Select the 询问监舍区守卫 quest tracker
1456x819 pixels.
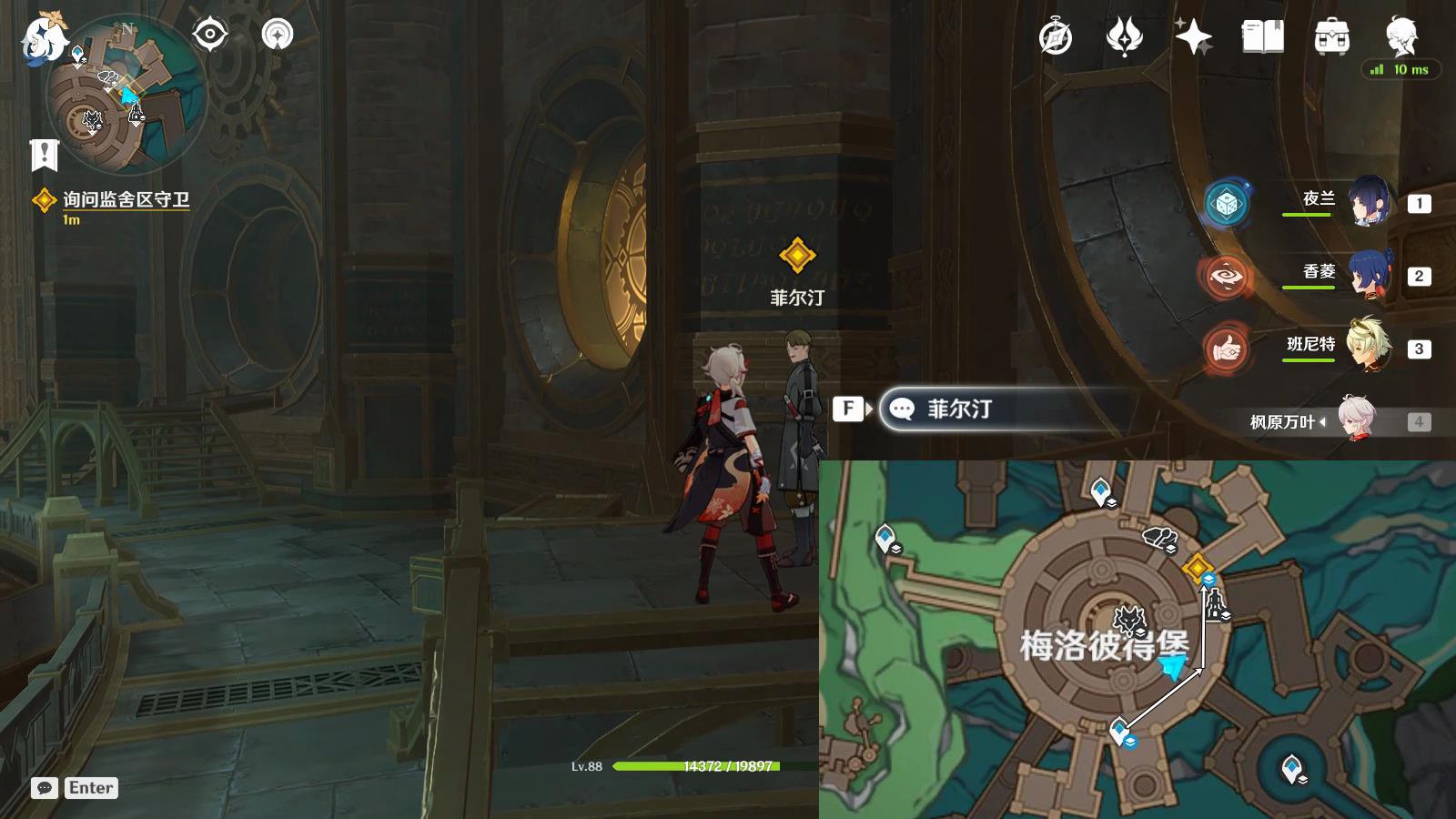click(125, 200)
